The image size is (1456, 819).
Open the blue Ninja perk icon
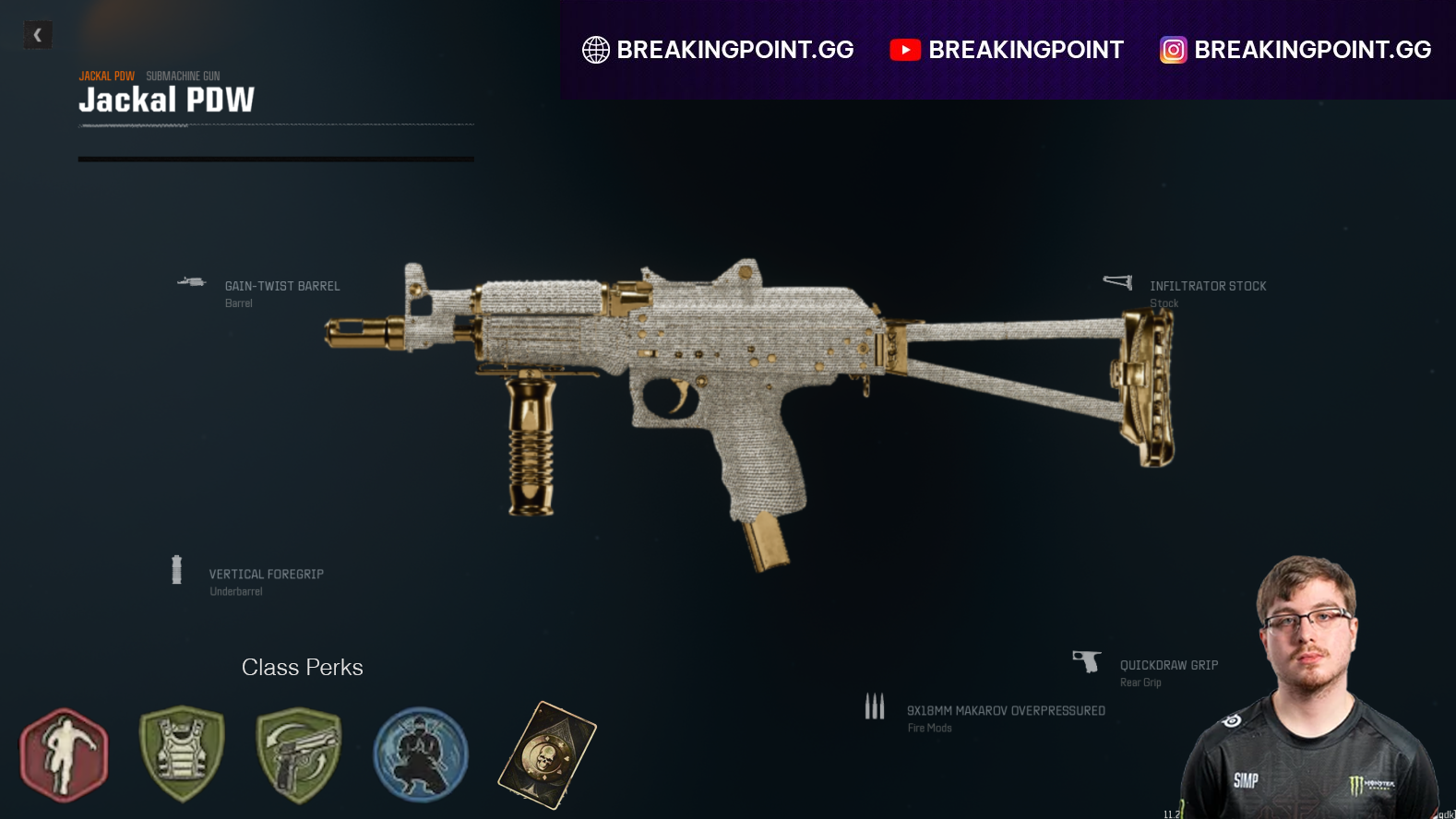coord(419,754)
